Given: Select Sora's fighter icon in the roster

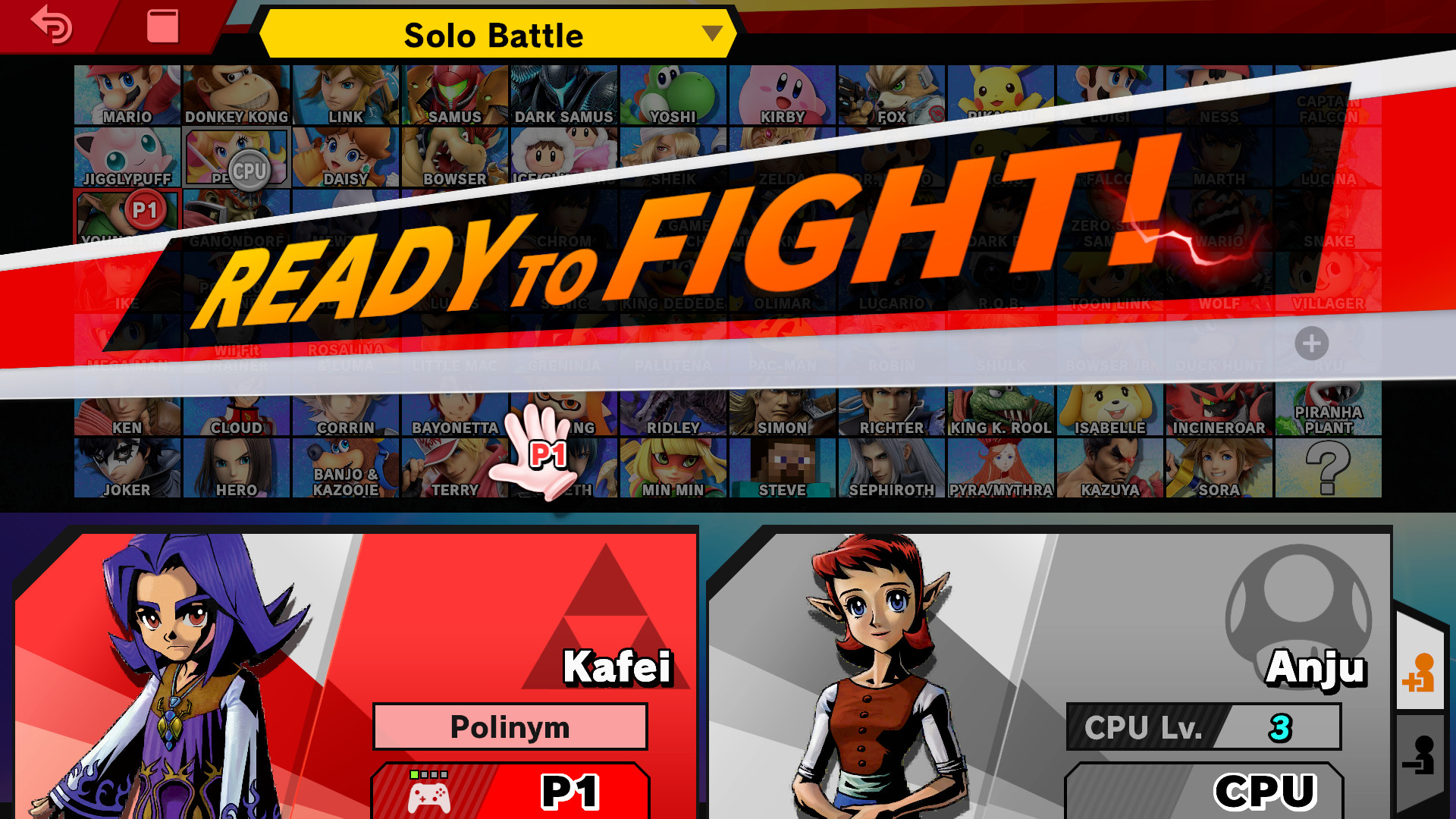Looking at the screenshot, I should 1219,468.
